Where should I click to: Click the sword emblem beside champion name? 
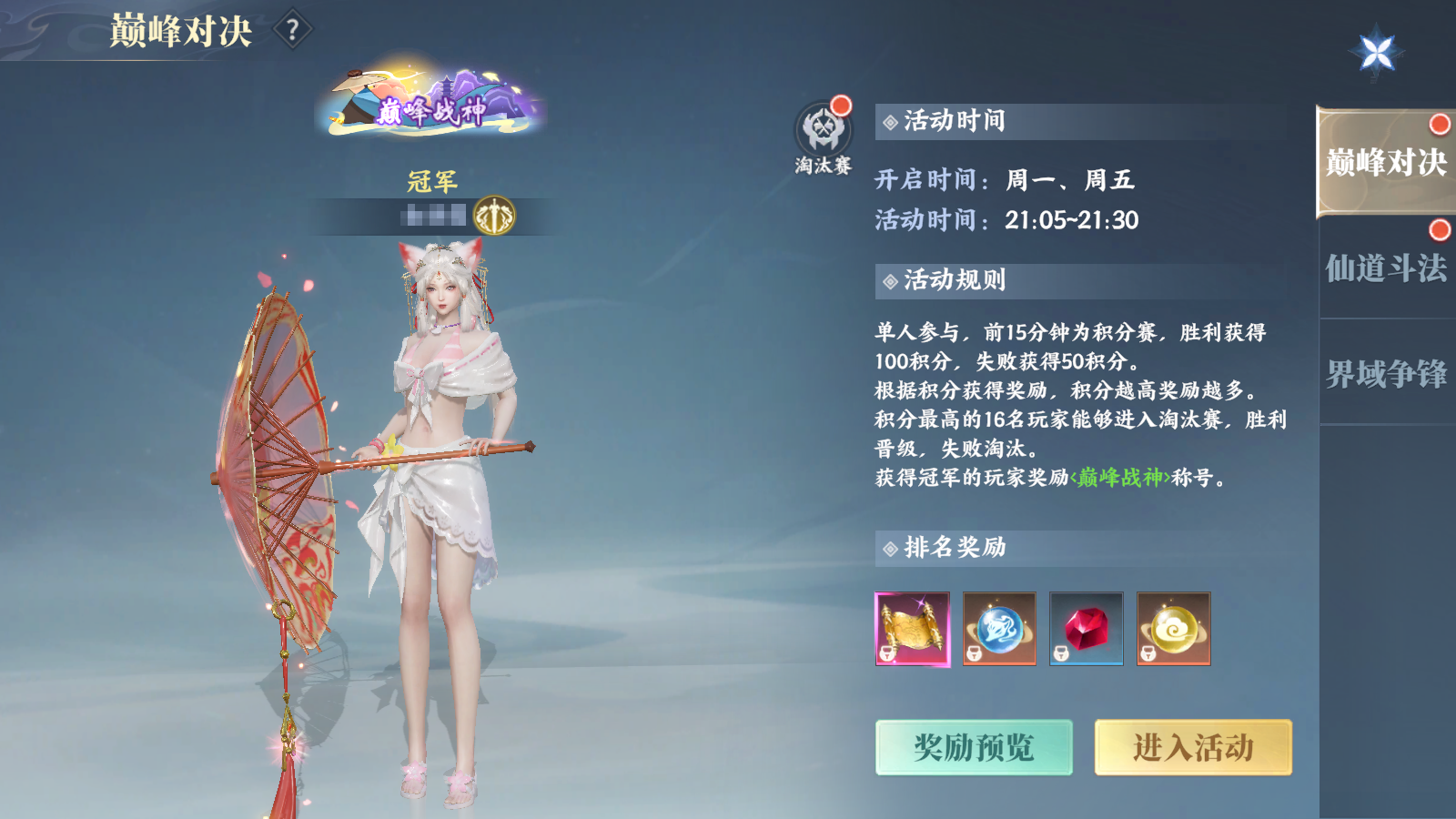click(494, 213)
